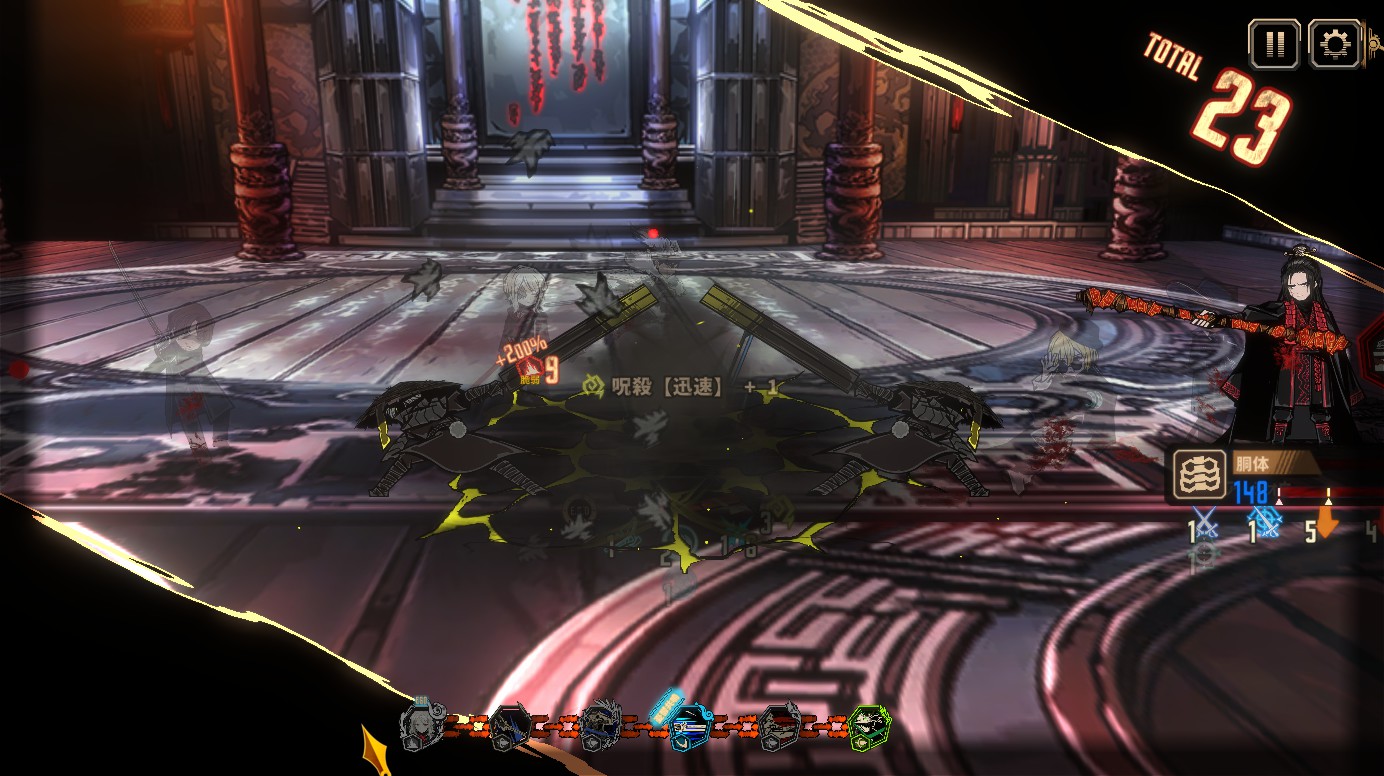Viewport: 1384px width, 776px height.
Task: Click the 胴体 body part icon
Action: pos(1199,474)
